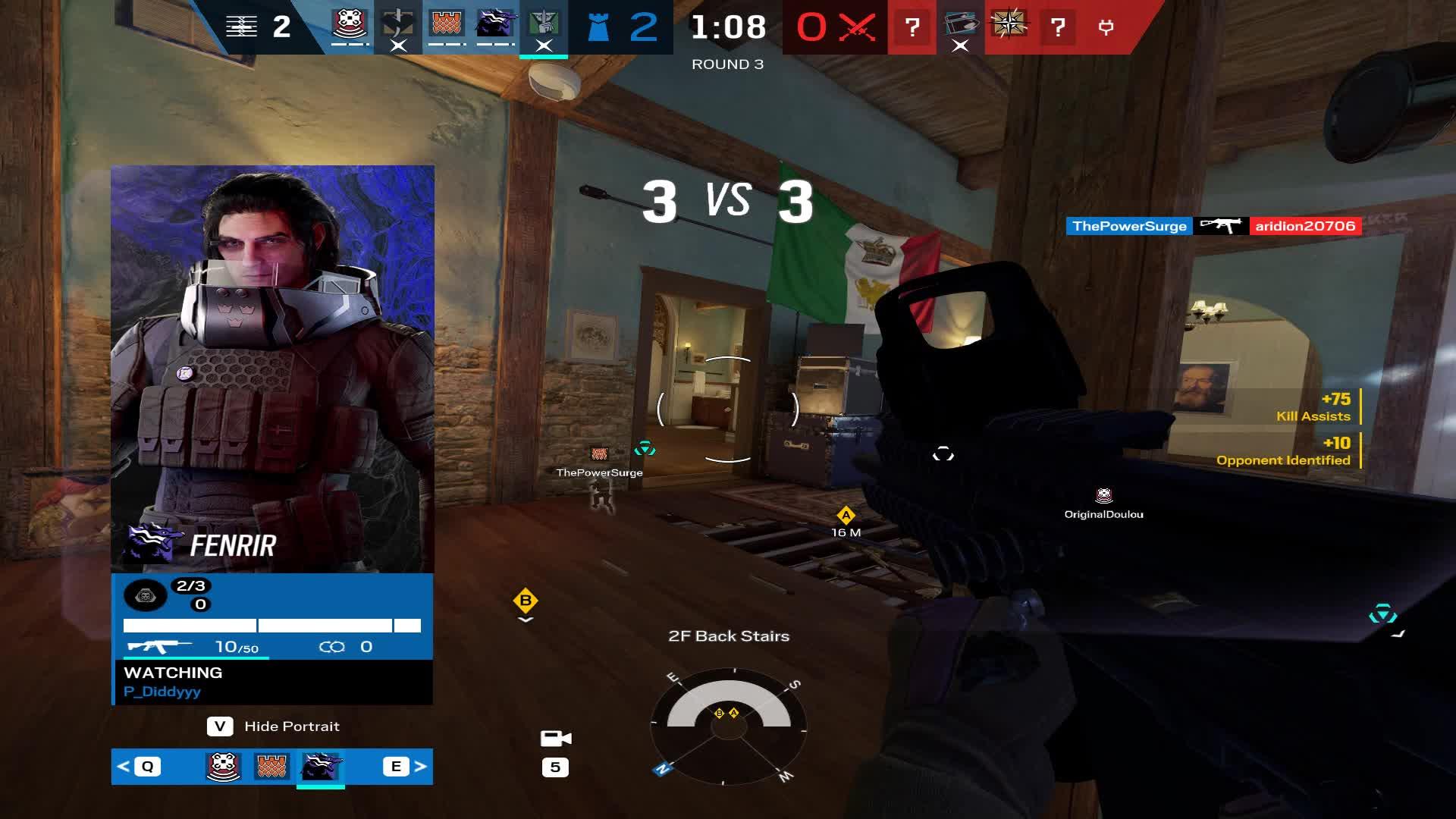Screen dimensions: 1456x819
Task: Expand the previous camera with Q arrow
Action: pos(148,767)
